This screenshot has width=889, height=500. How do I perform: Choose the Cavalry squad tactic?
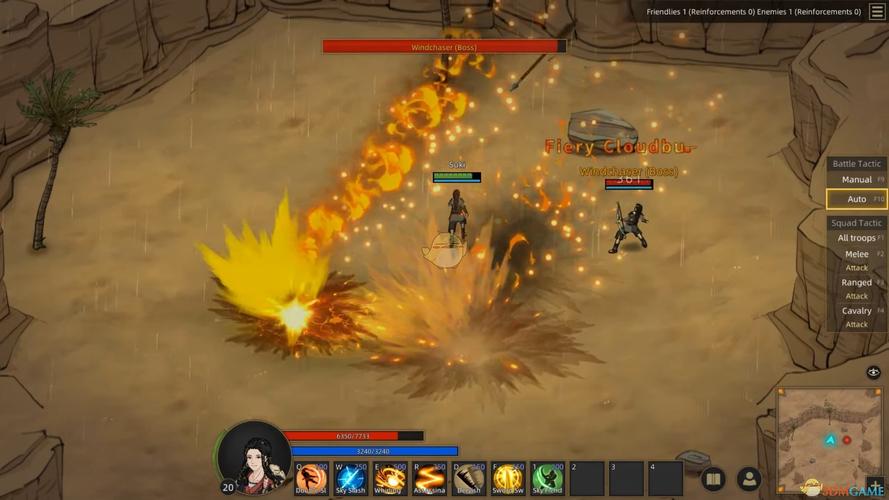857,316
